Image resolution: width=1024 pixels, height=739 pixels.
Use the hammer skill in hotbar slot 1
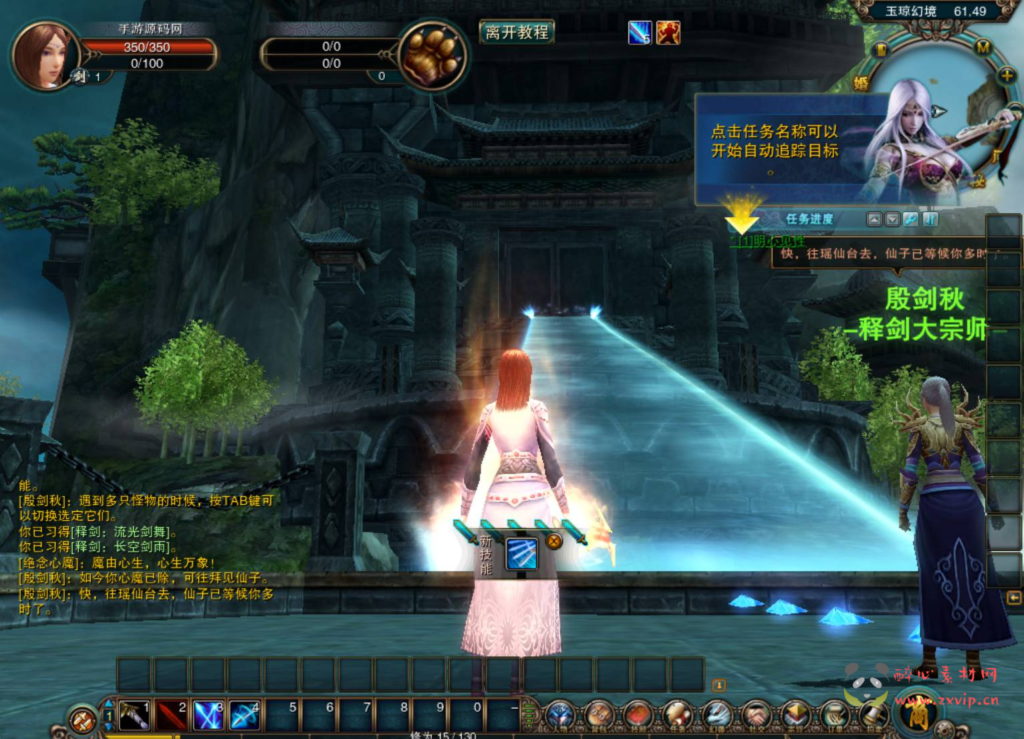point(134,716)
